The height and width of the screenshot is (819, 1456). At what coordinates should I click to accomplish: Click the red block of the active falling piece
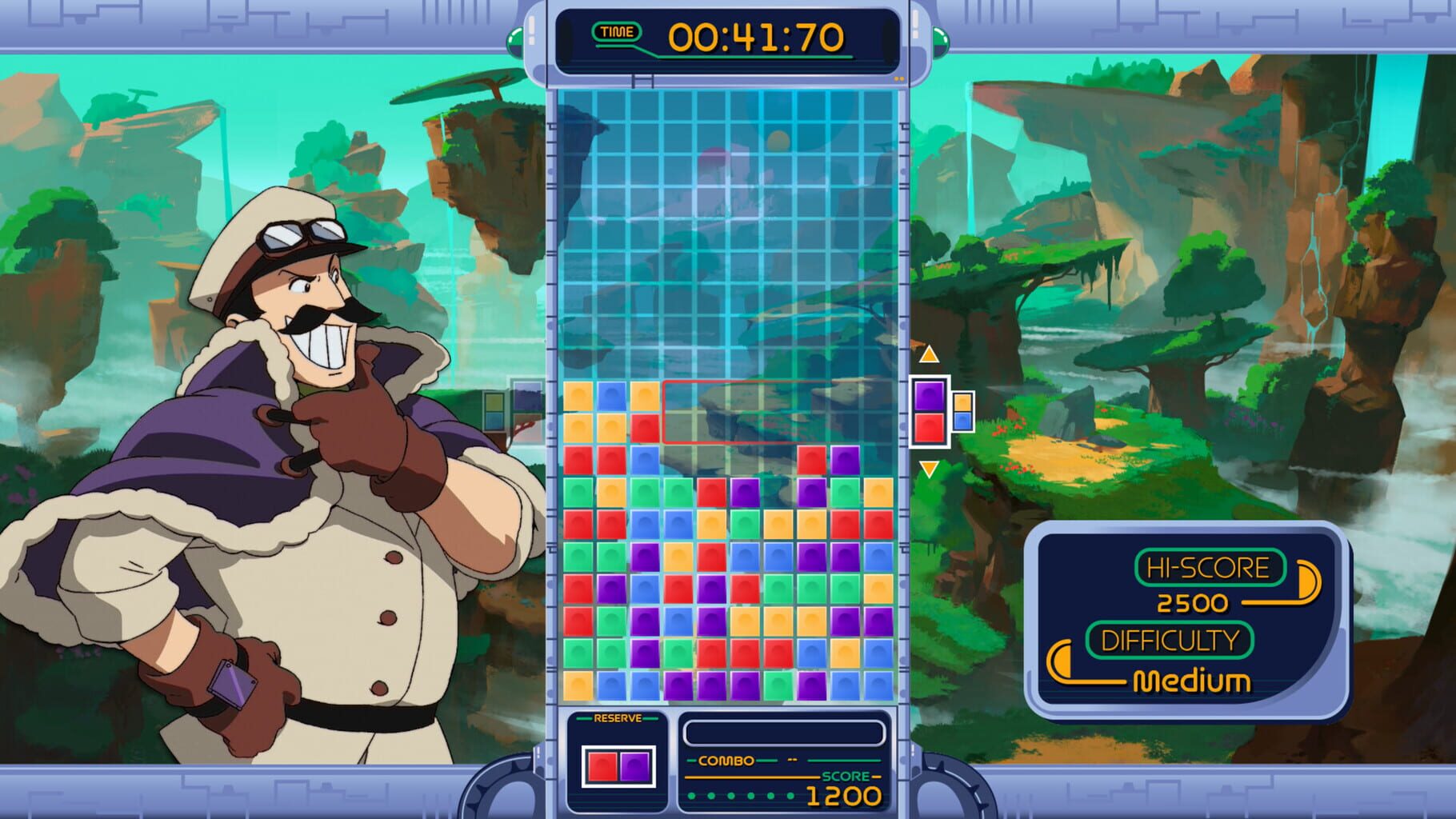point(930,429)
